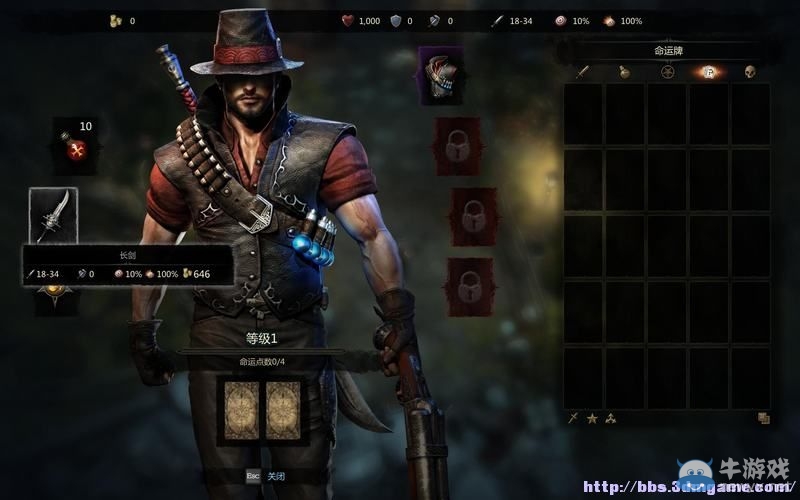This screenshot has height=500, width=800.
Task: Select the equipped longsword slot
Action: [x=53, y=216]
